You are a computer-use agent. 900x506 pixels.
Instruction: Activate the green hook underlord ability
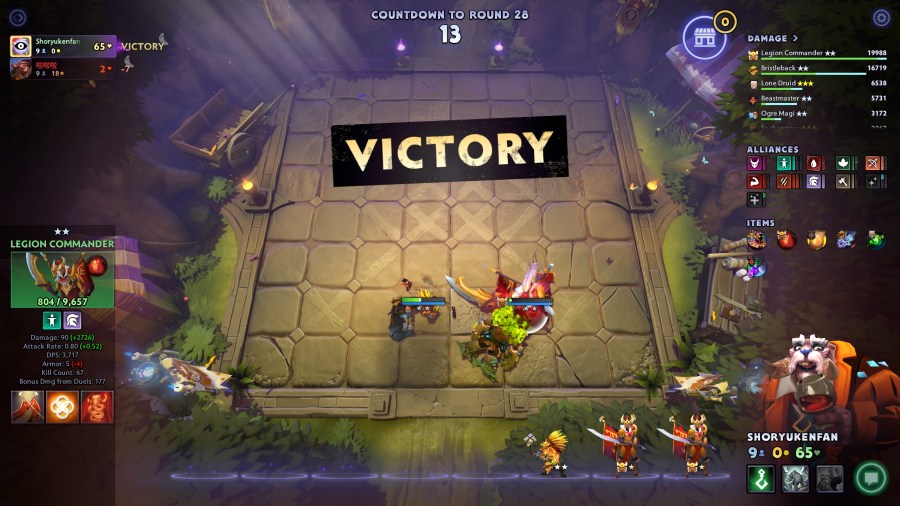[x=761, y=479]
